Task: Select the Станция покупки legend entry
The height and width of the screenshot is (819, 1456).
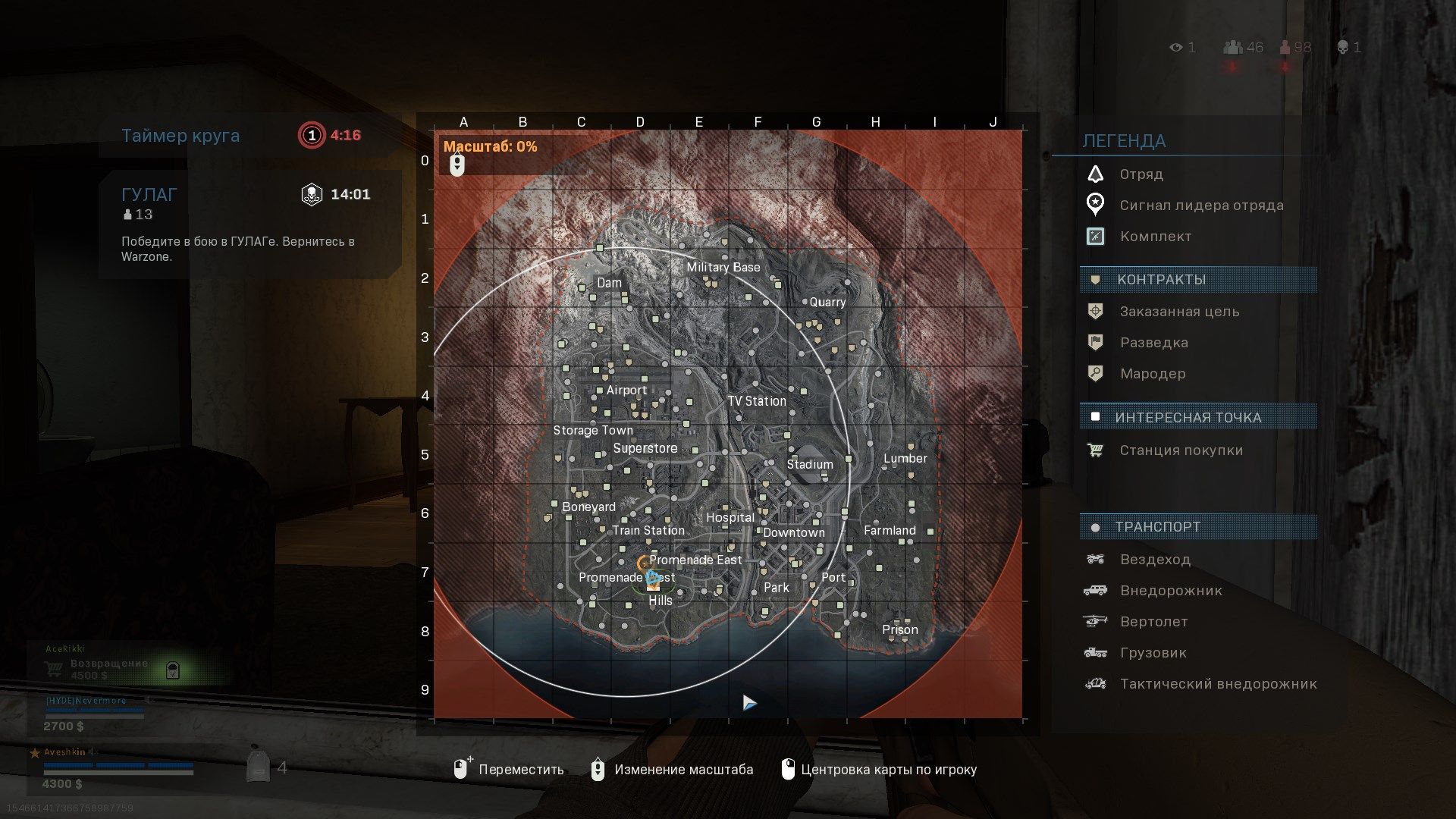Action: tap(1181, 450)
